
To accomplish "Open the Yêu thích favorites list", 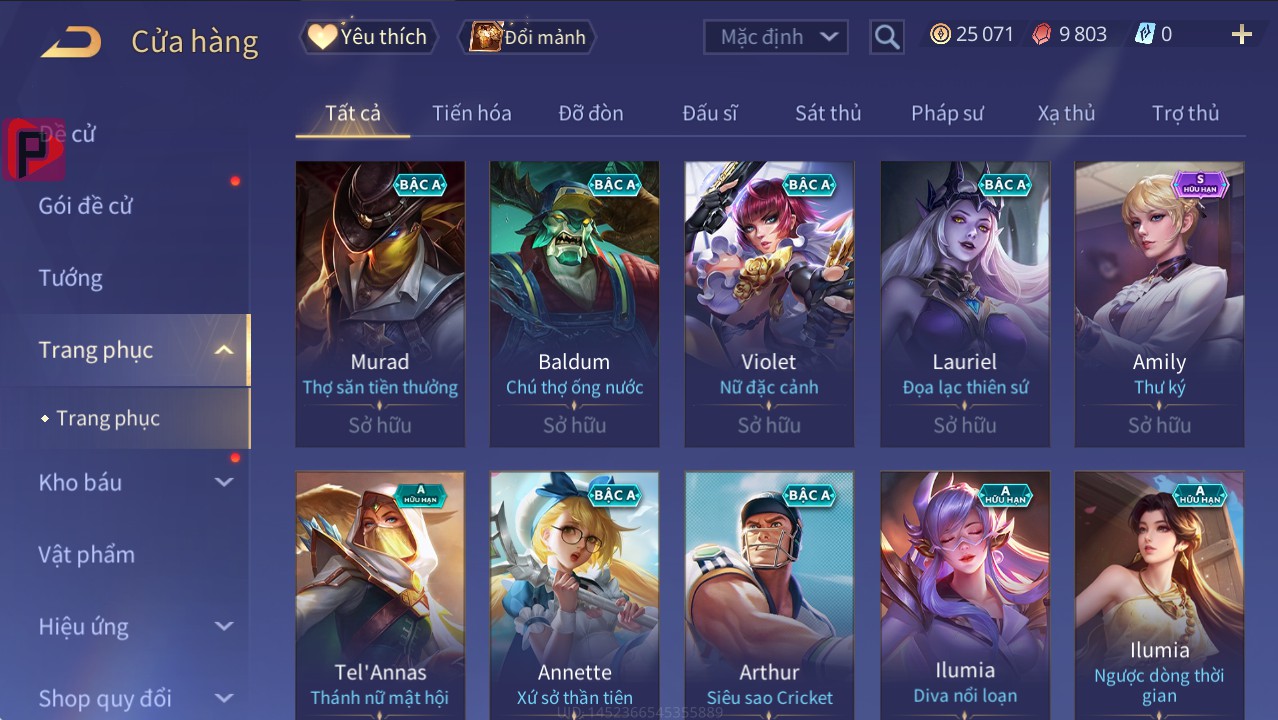I will coord(367,37).
